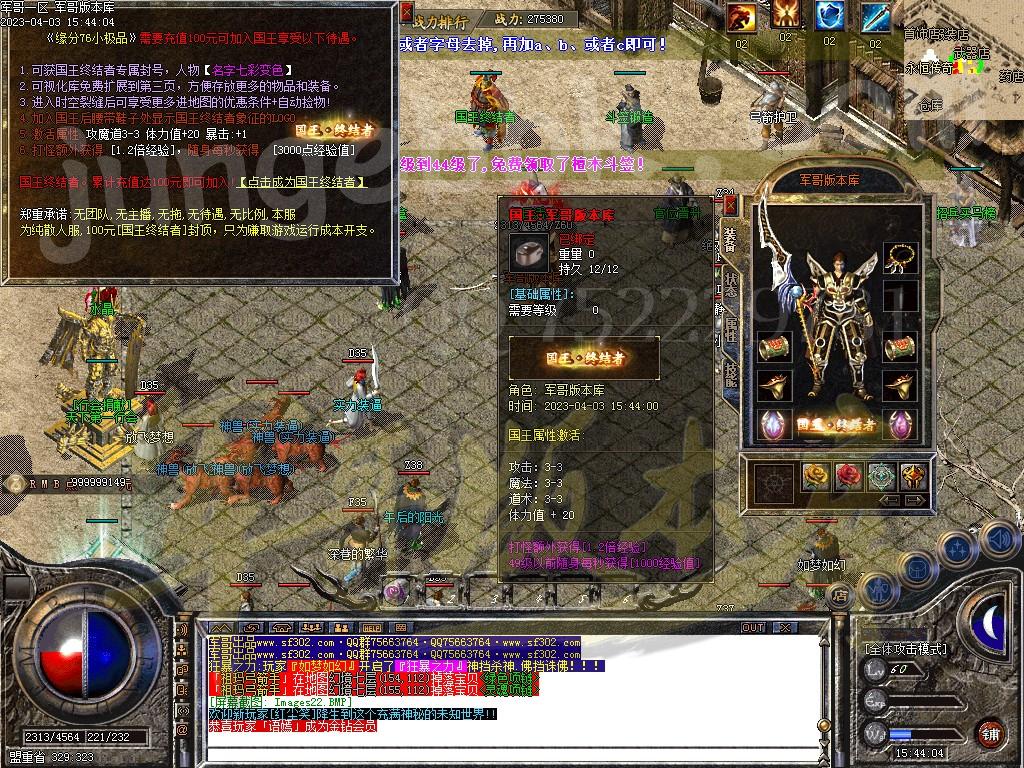
Task: Open the 属性 attributes tab
Action: pyautogui.click(x=731, y=329)
